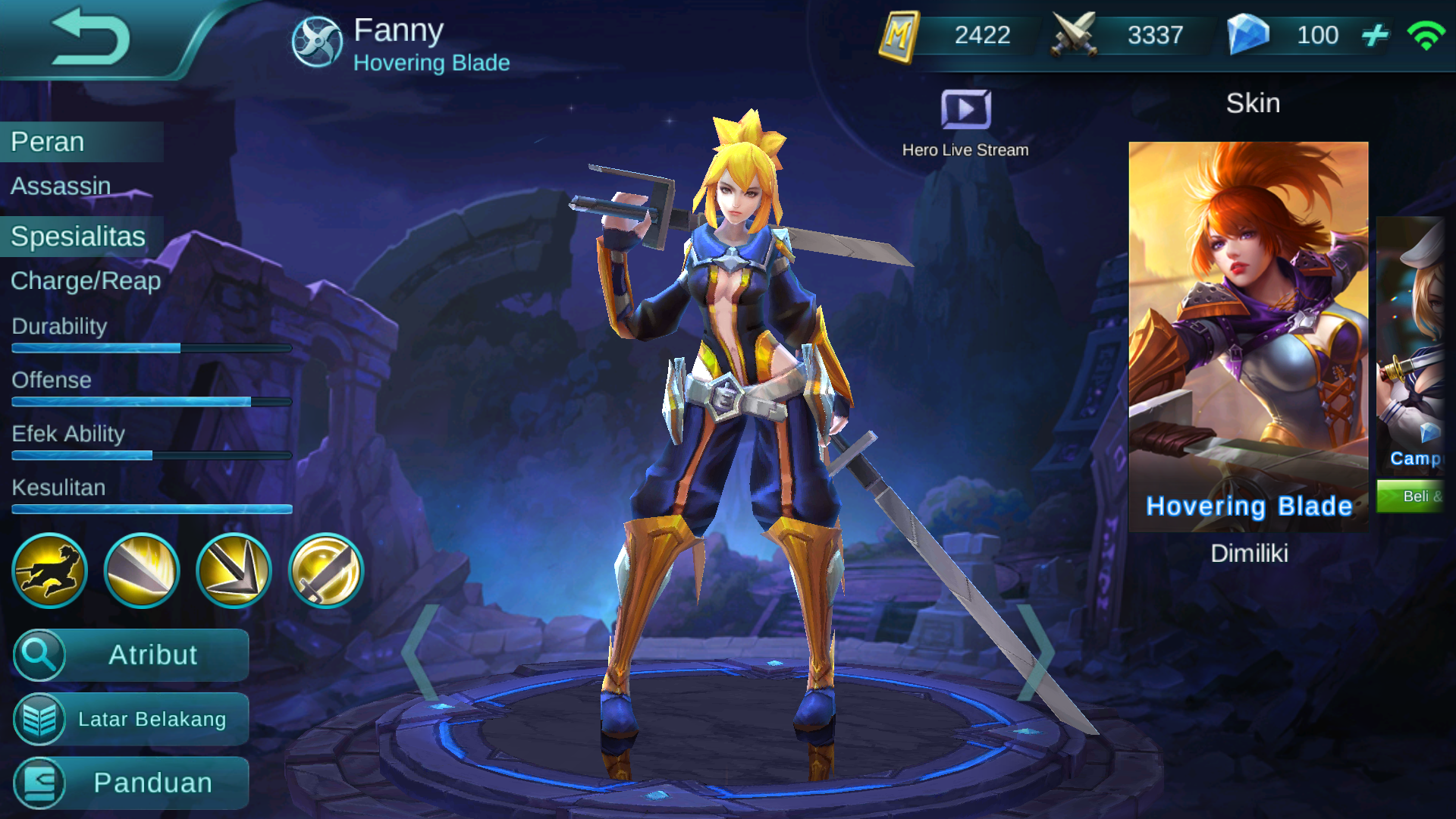Viewport: 1456px width, 819px height.
Task: Inspect the Cut Throat ultimate icon
Action: (x=325, y=570)
